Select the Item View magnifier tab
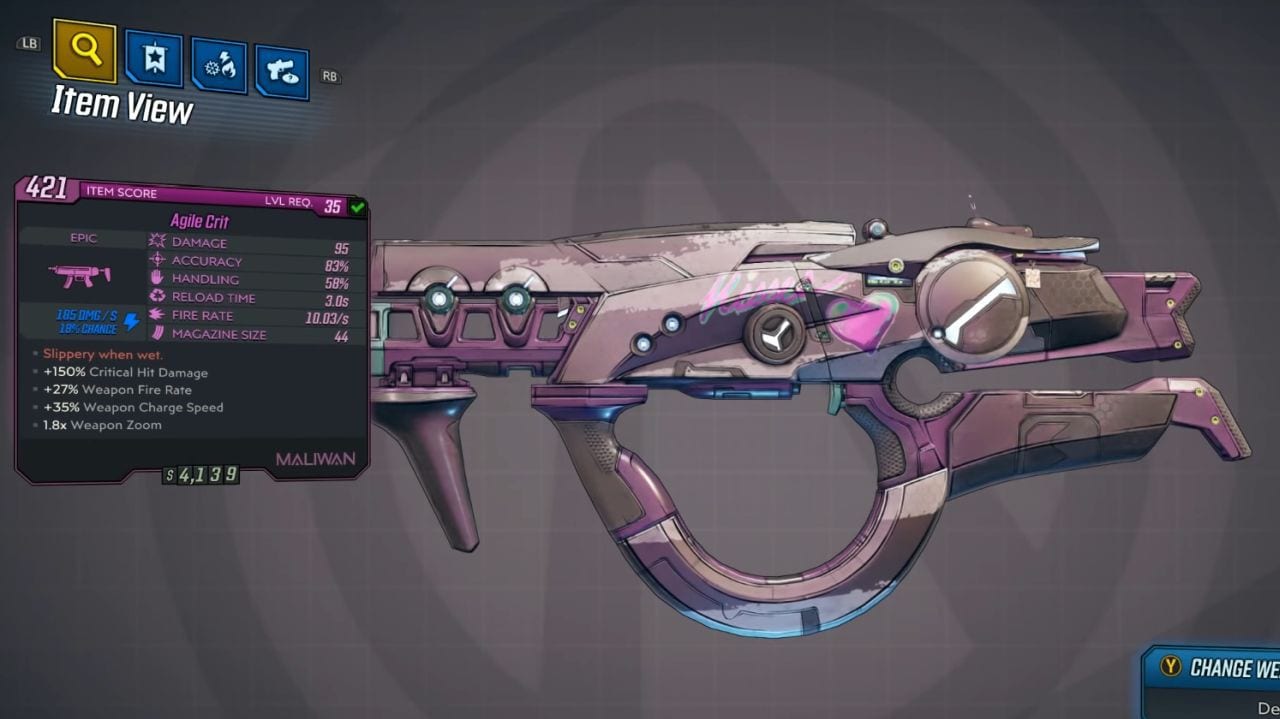This screenshot has width=1280, height=719. point(85,51)
